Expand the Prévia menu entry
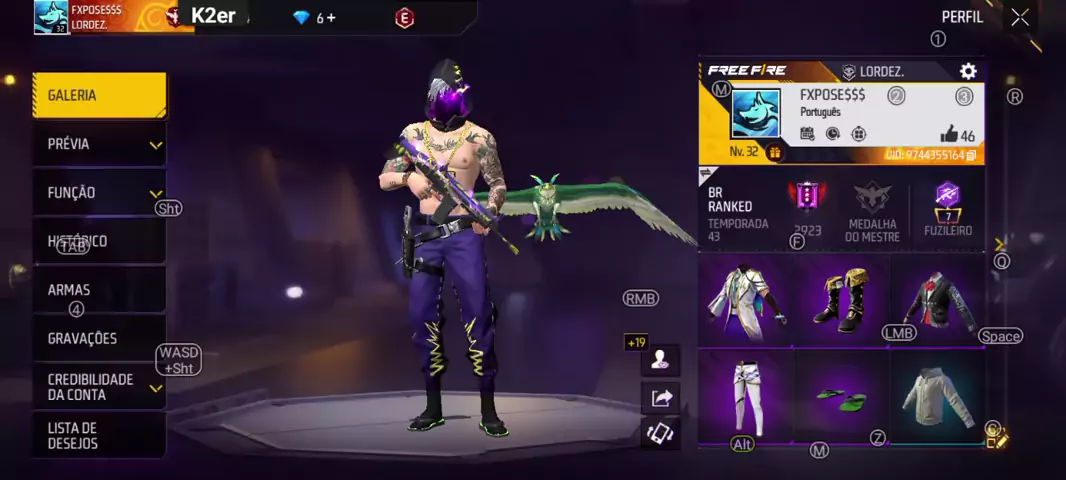Image resolution: width=1066 pixels, height=480 pixels. point(98,144)
